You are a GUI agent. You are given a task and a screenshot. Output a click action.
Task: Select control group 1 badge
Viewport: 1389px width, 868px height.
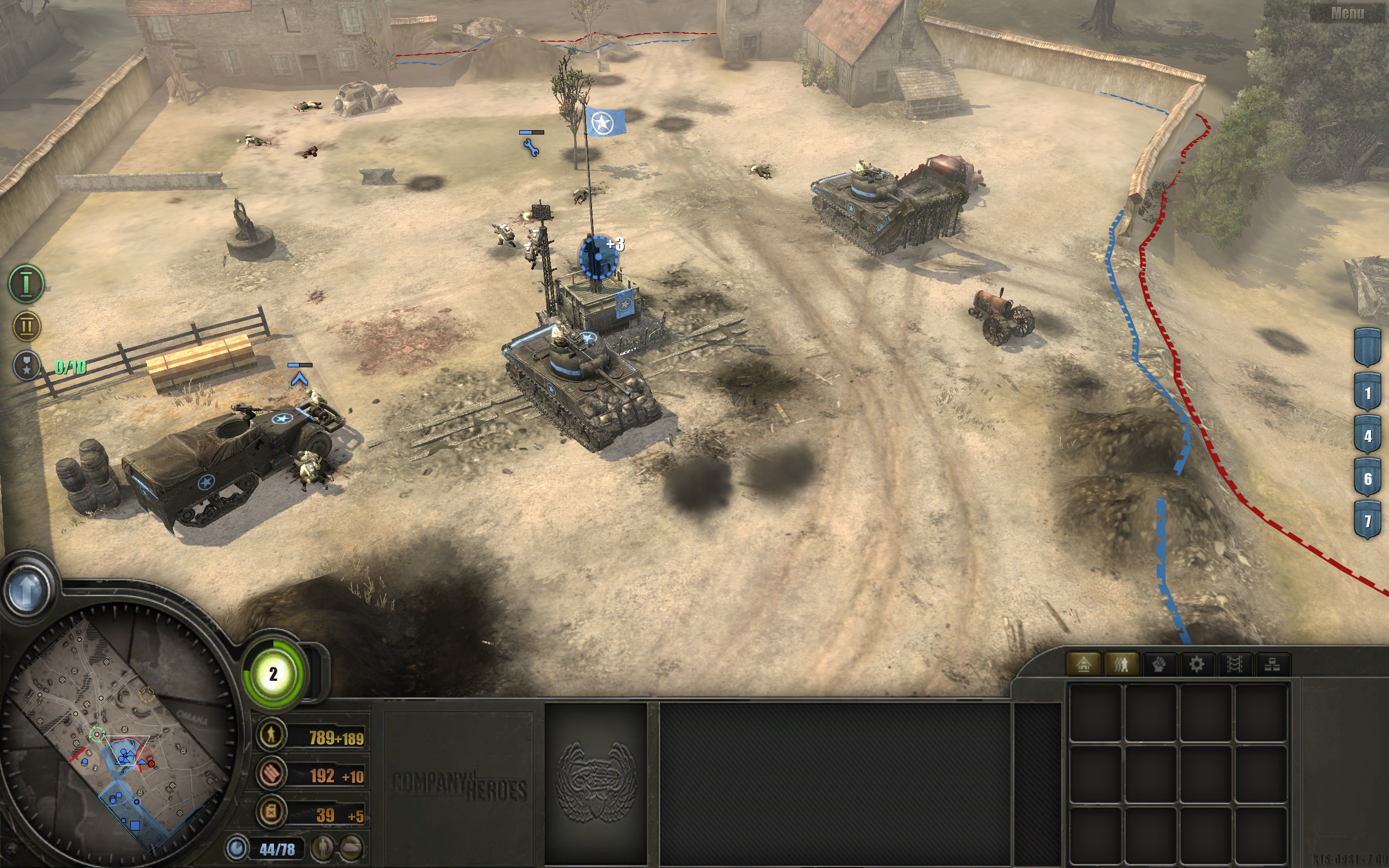(x=1367, y=393)
